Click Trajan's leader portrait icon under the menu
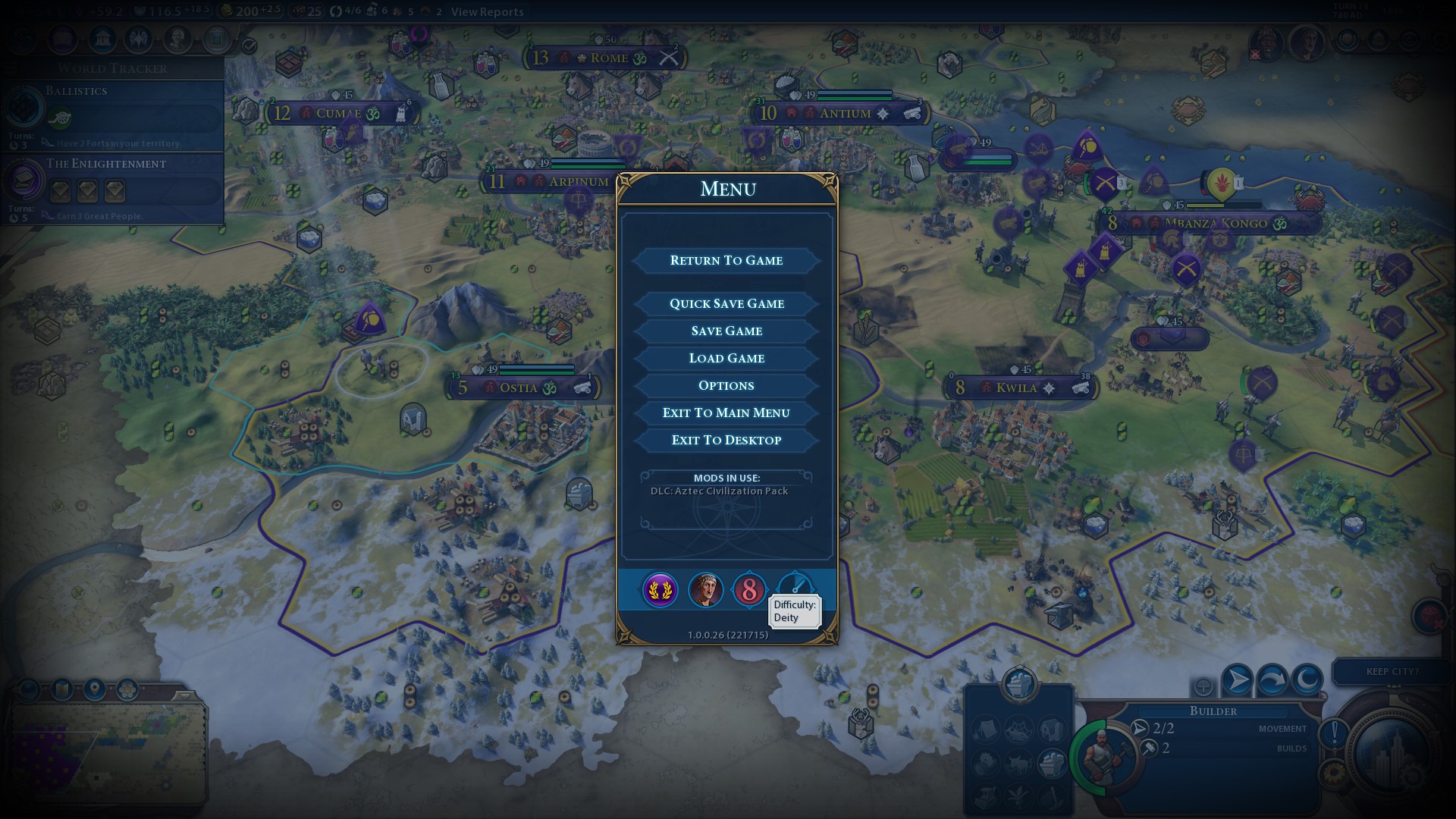The height and width of the screenshot is (819, 1456). point(705,590)
